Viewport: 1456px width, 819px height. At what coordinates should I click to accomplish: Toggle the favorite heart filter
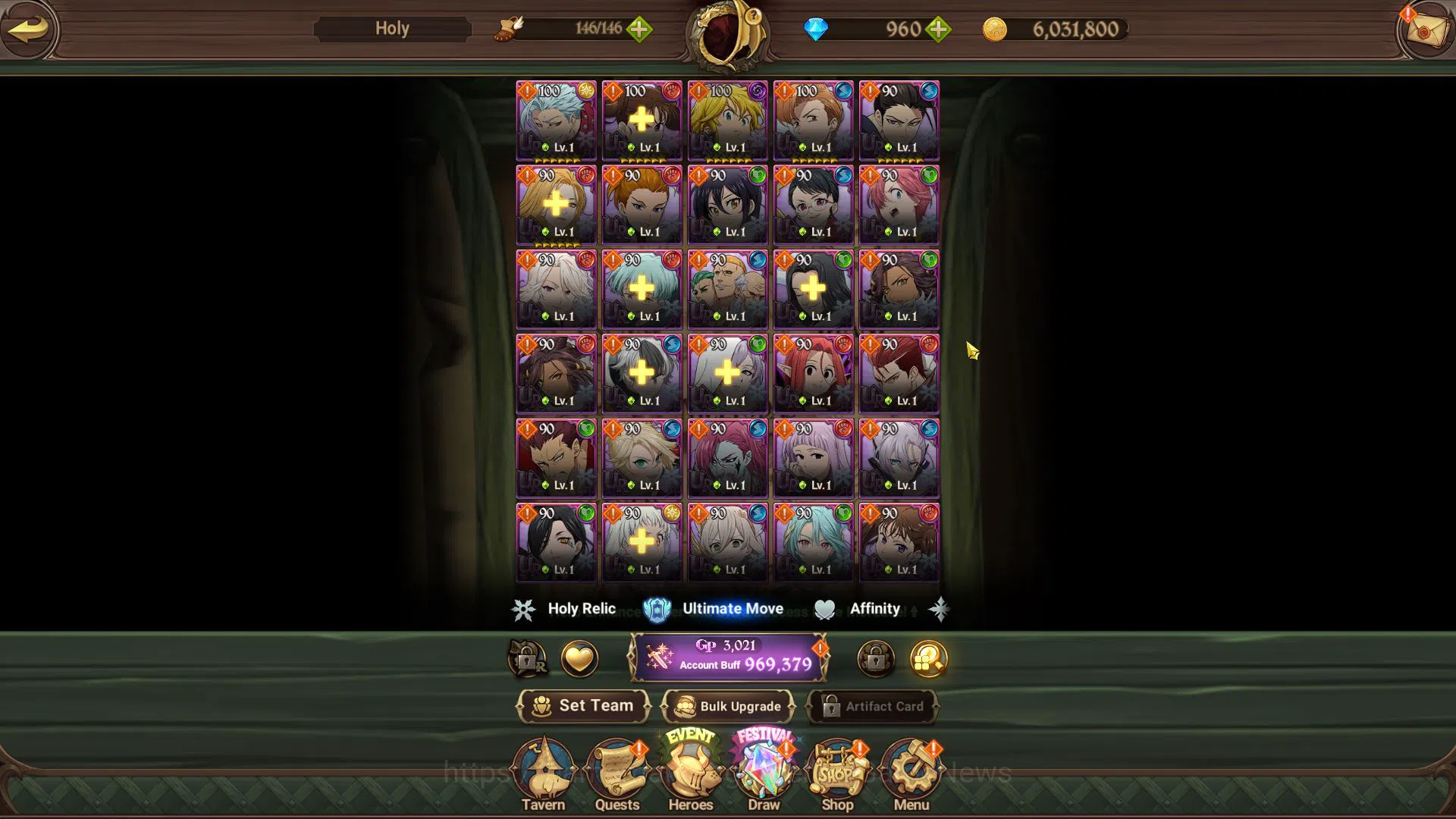pyautogui.click(x=579, y=659)
